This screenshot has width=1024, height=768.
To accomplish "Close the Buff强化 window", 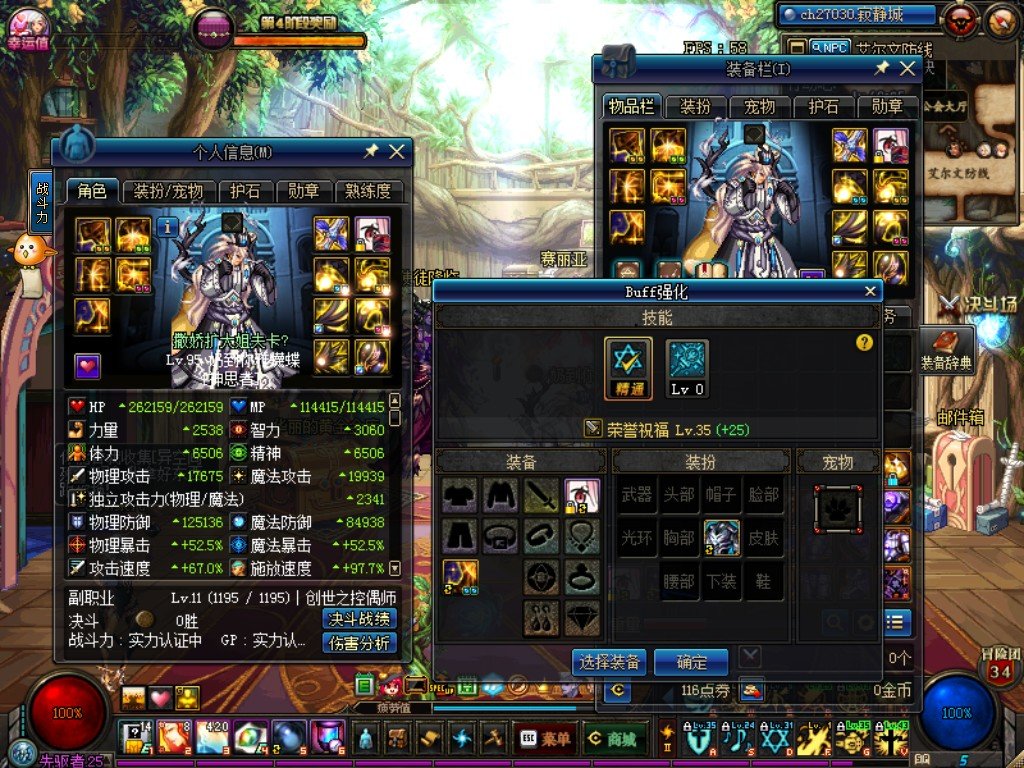I will point(870,292).
